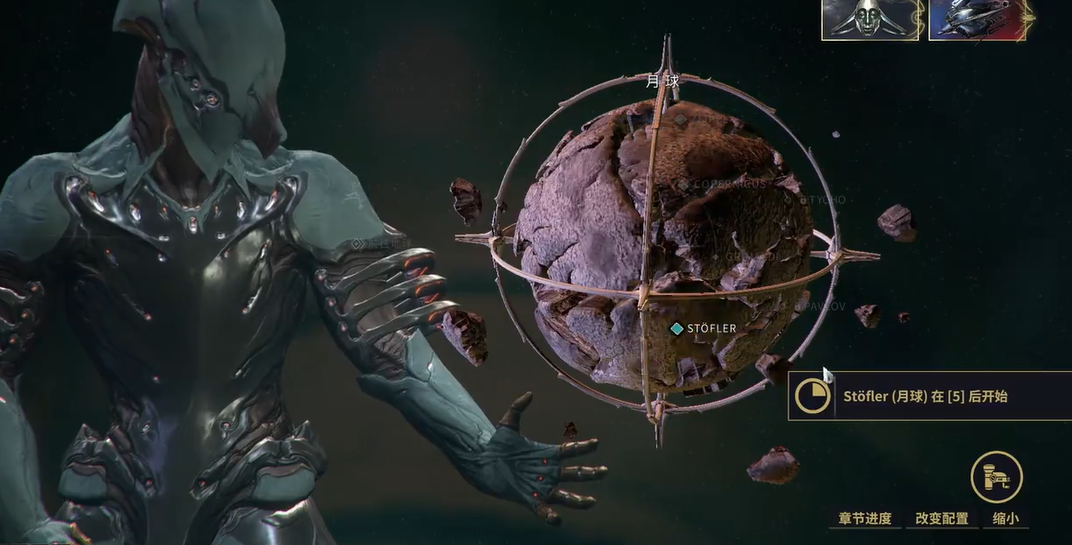Open the silver mask player portrait
The image size is (1072, 545).
pos(870,20)
